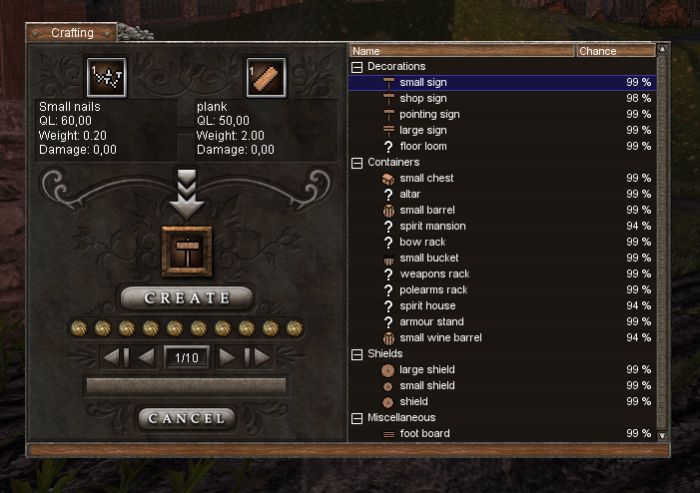Click the Crafting window tab
Image resolution: width=700 pixels, height=493 pixels.
point(72,33)
